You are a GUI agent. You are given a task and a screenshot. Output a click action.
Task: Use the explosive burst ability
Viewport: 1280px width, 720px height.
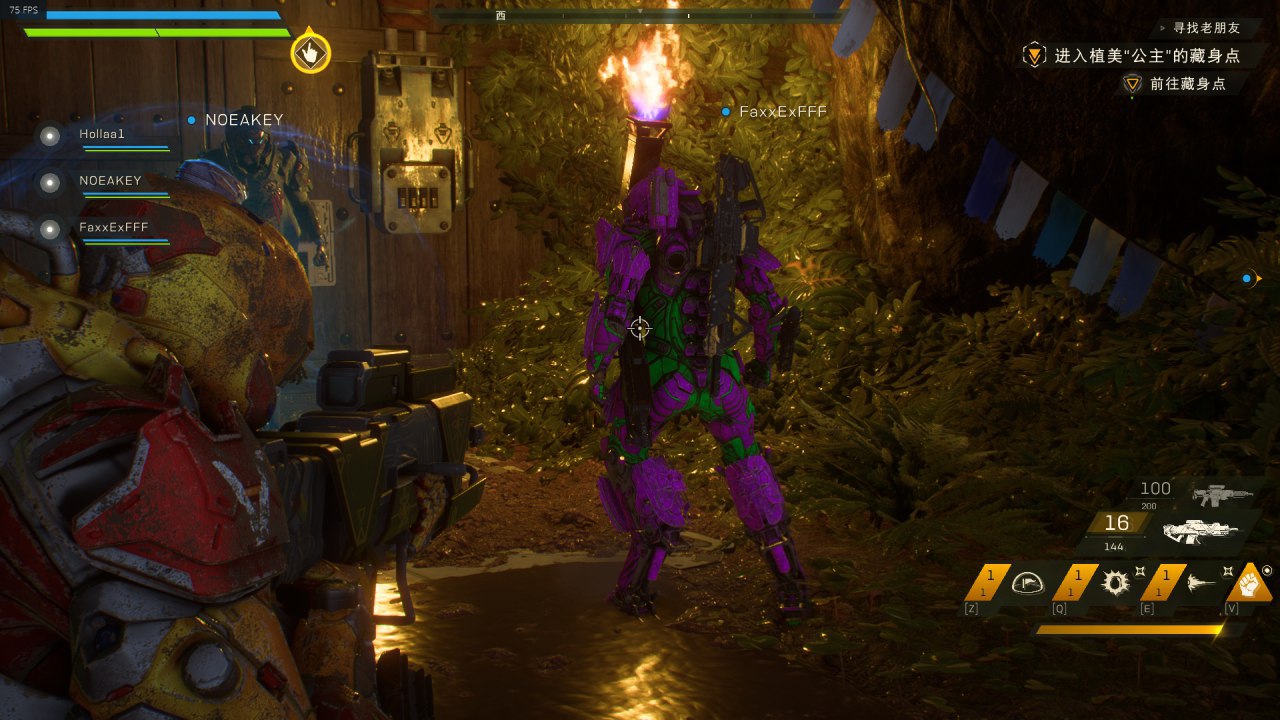1114,583
